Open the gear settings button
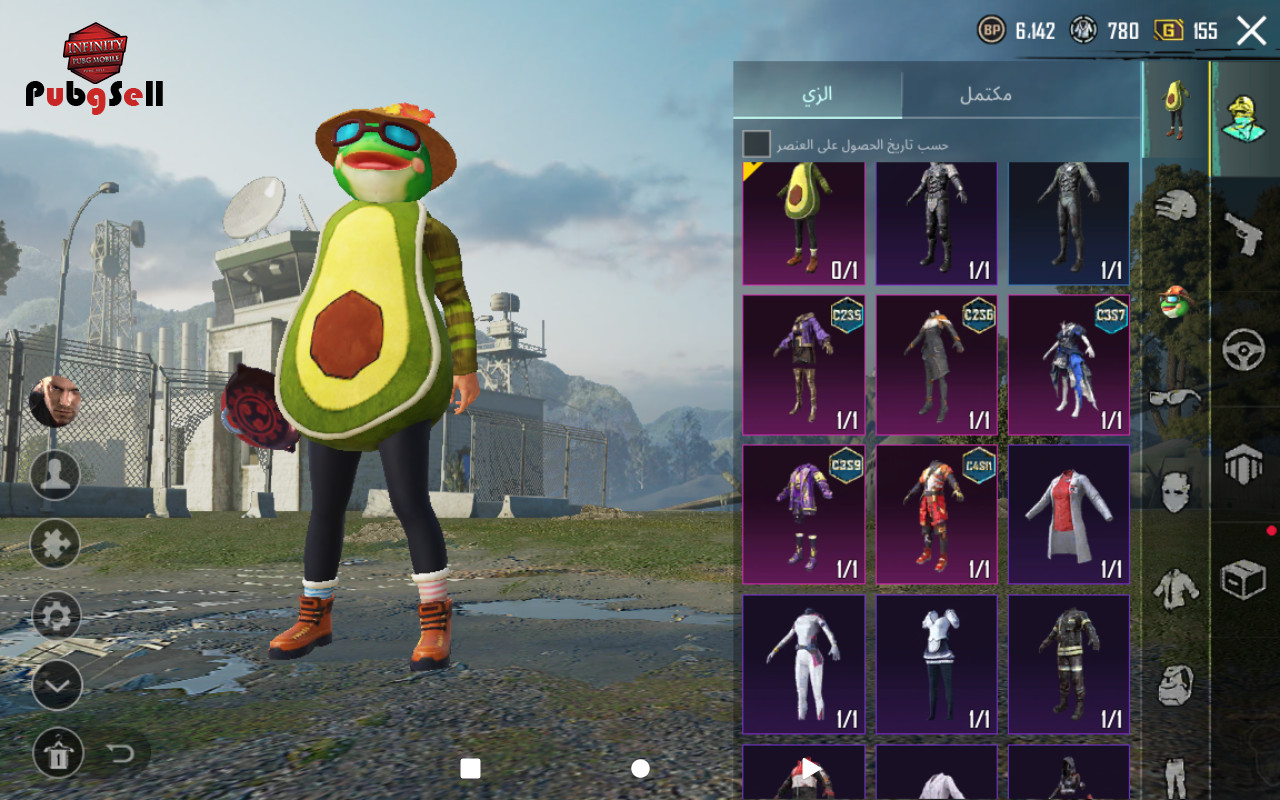1280x800 pixels. tap(56, 615)
